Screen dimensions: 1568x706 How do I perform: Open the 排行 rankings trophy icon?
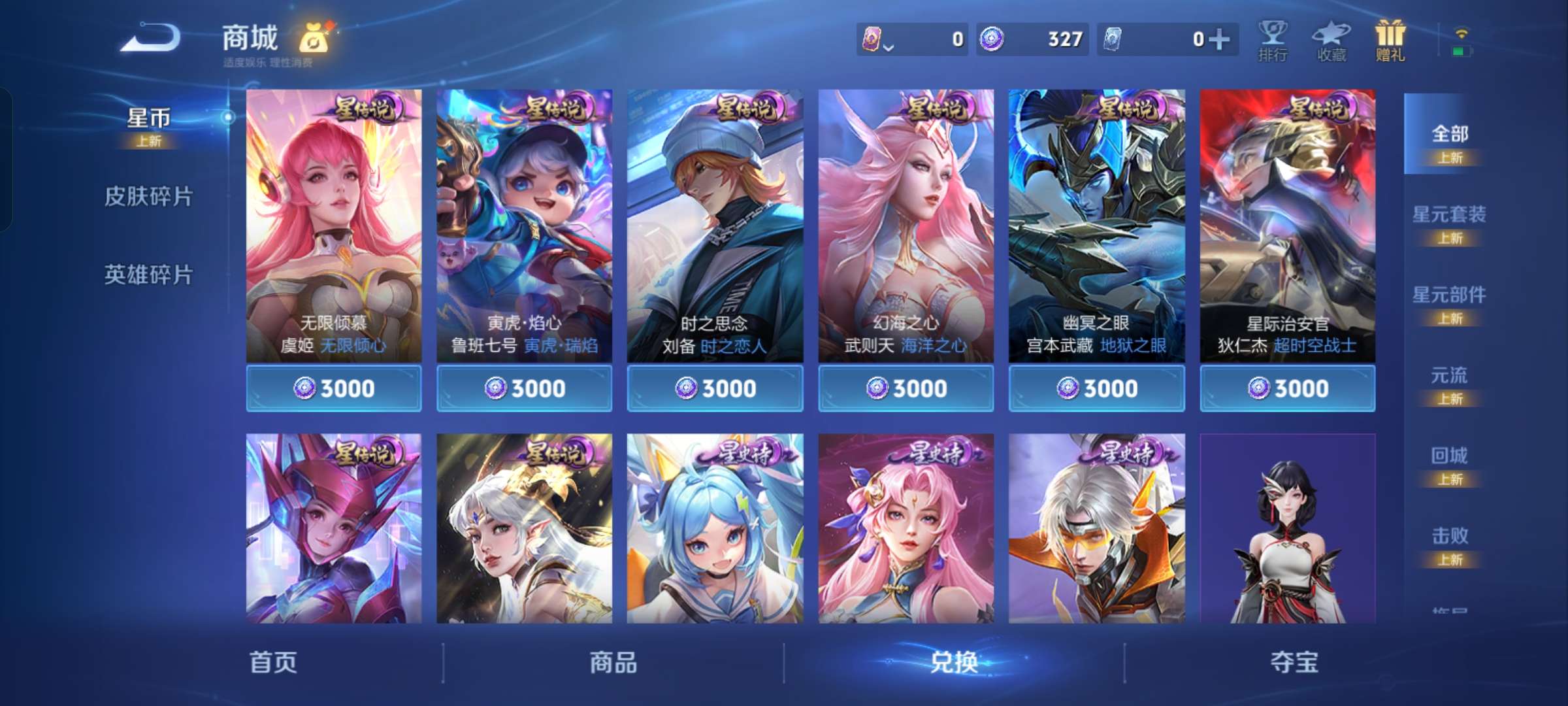coord(1273,41)
